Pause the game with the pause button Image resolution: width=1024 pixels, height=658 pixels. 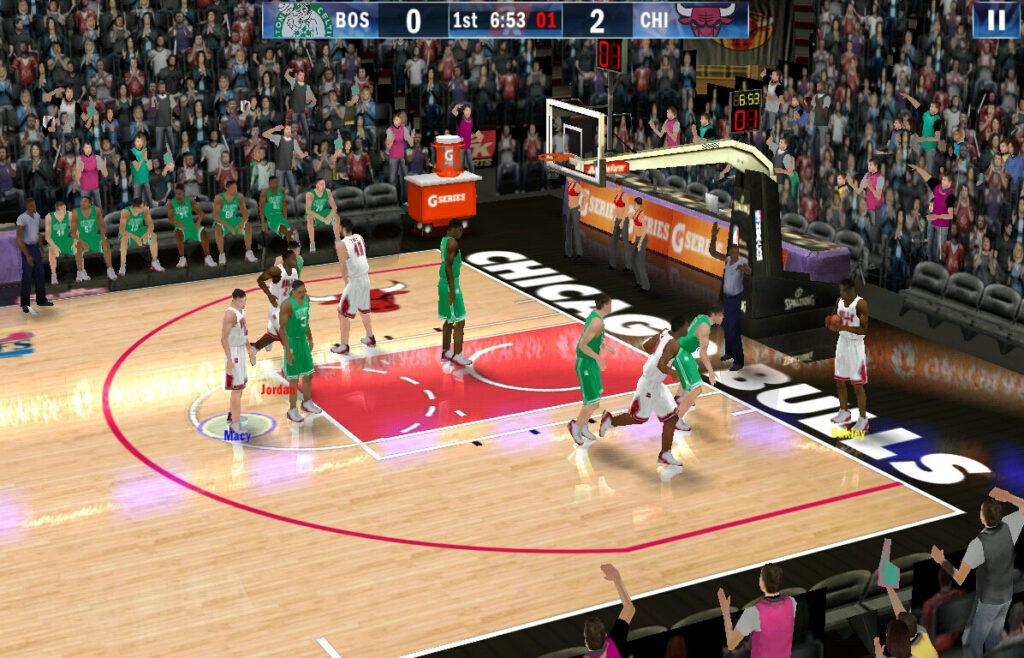pos(995,20)
